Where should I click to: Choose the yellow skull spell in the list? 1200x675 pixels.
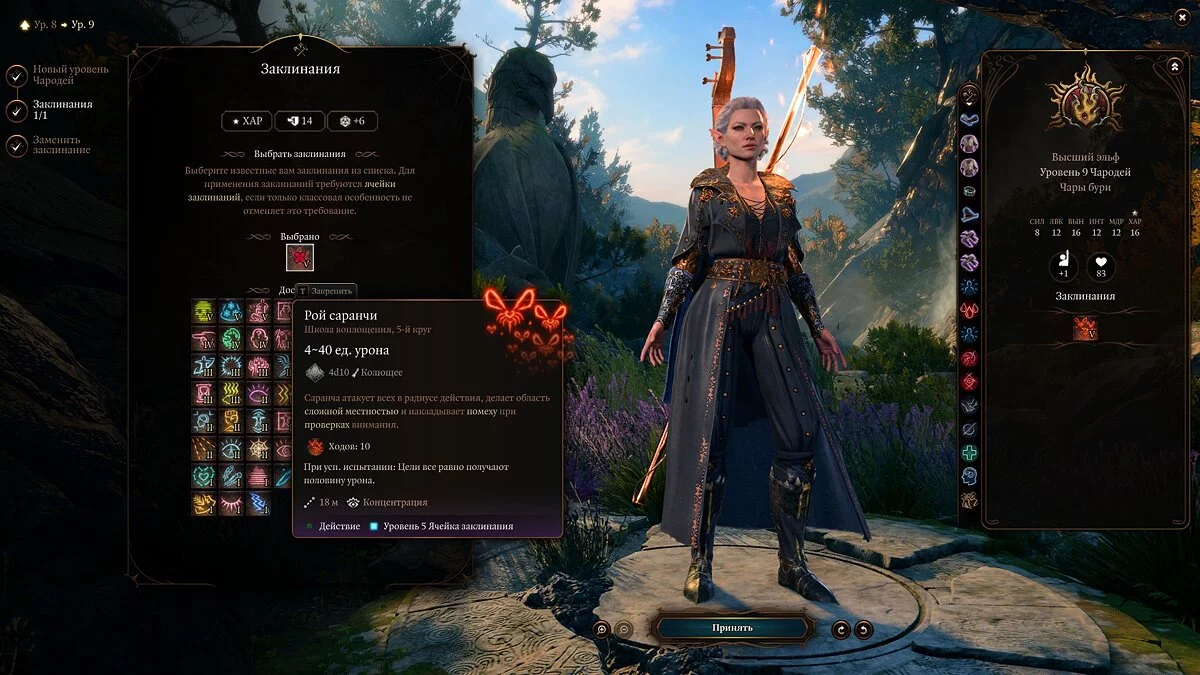204,310
